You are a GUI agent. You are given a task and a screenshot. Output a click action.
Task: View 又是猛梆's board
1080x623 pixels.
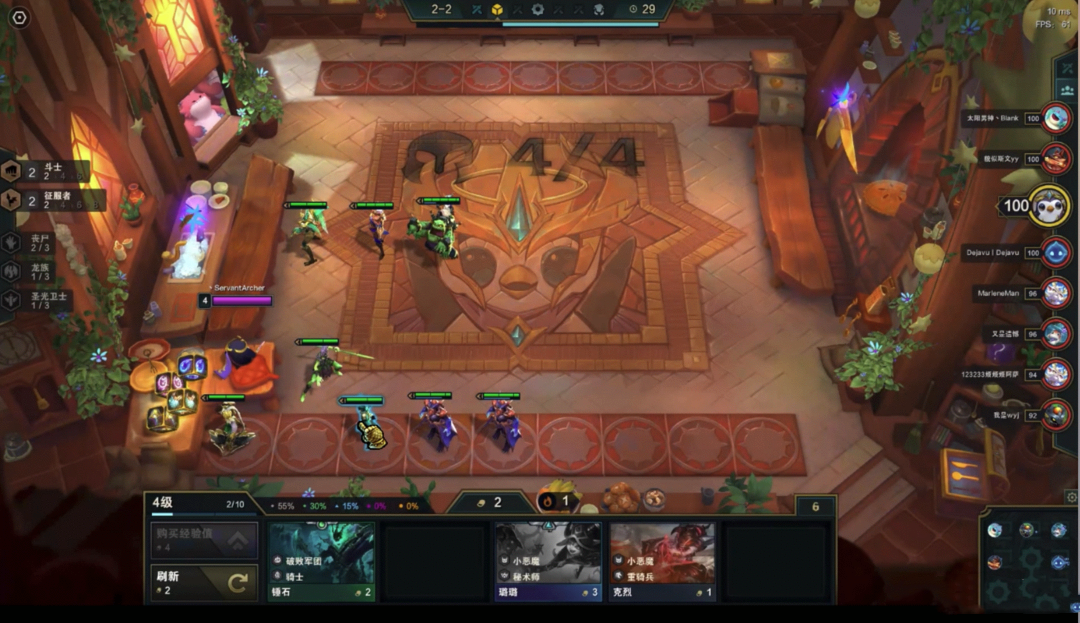click(1055, 333)
